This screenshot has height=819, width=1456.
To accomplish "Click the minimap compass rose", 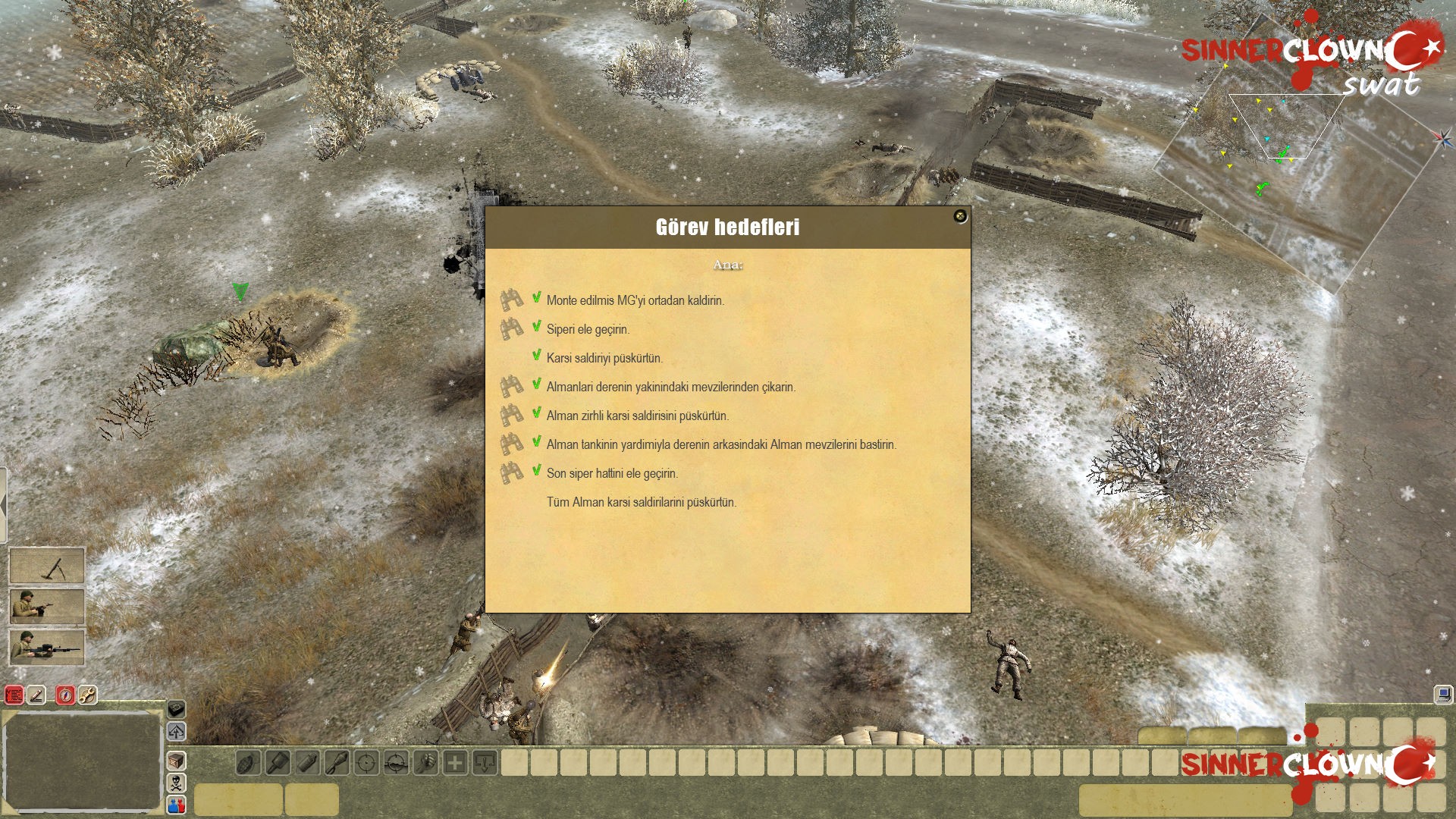I will (1442, 138).
